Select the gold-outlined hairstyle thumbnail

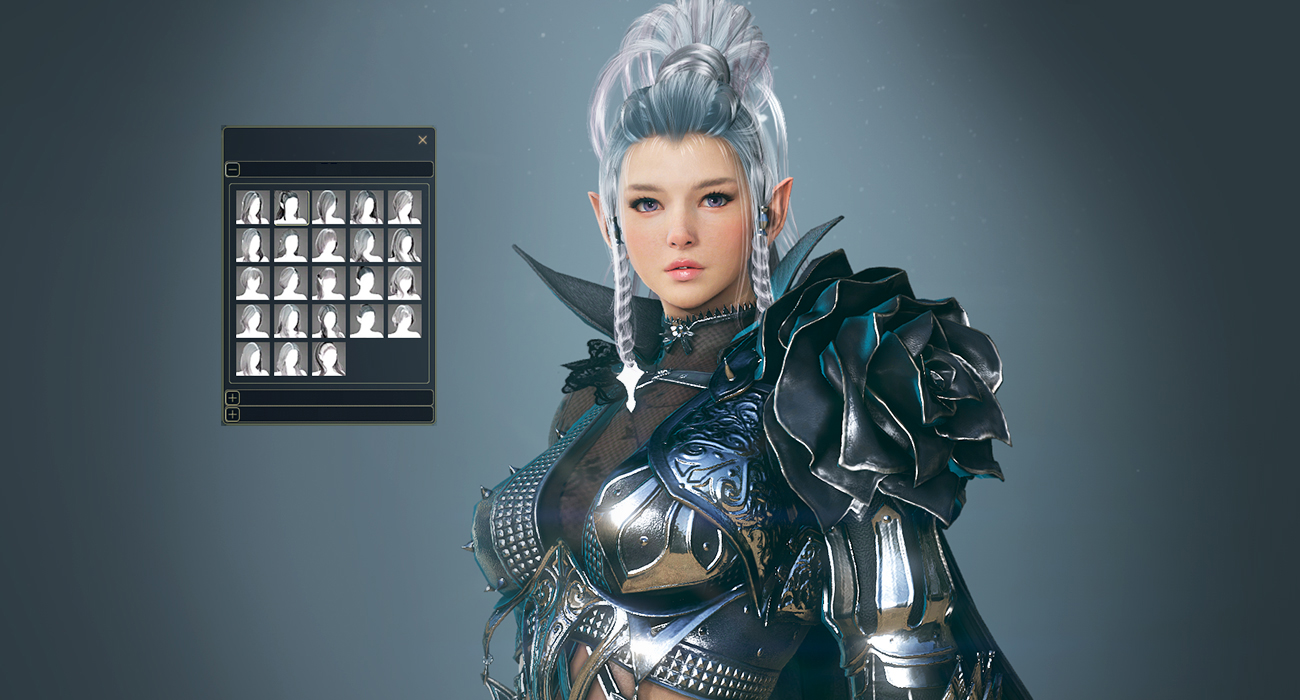291,207
